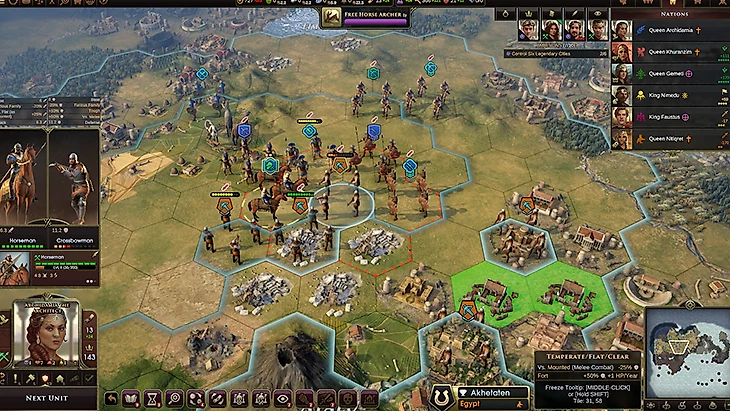Viewport: 730px width, 411px height.
Task: Open the book icon in the bottom toolbar
Action: (x=131, y=398)
